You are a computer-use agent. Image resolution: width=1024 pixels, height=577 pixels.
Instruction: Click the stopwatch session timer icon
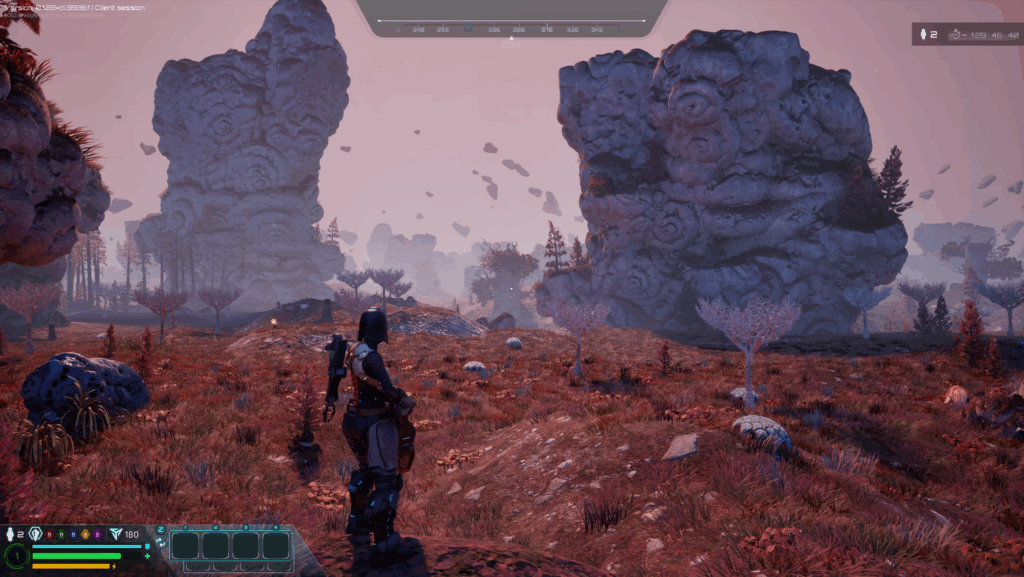(x=956, y=35)
